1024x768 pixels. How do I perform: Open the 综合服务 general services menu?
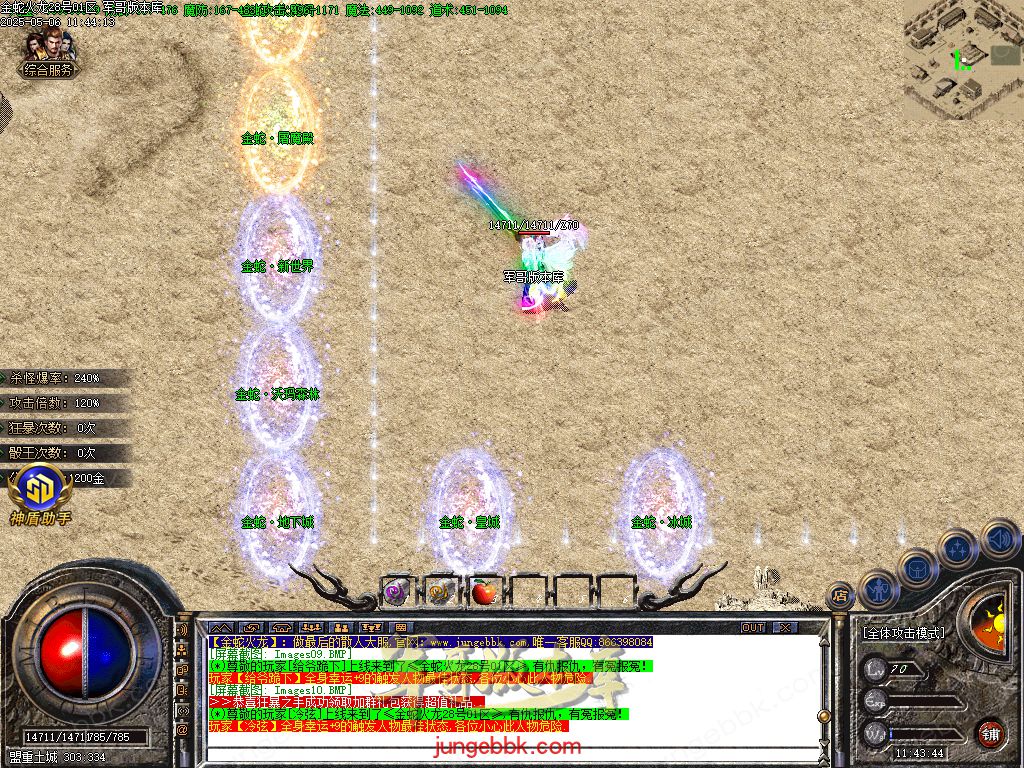(49, 70)
